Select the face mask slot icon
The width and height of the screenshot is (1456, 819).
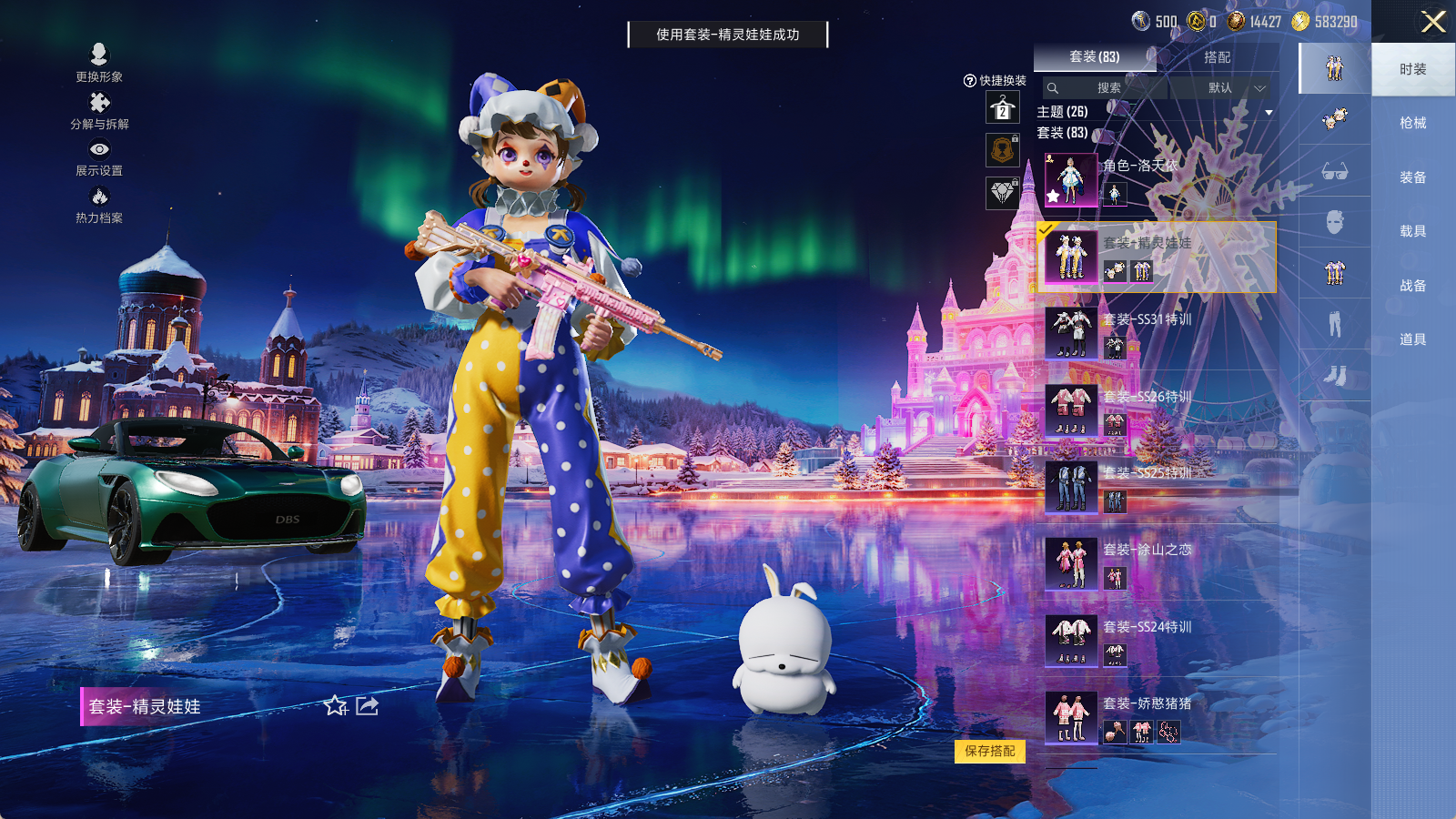[x=1333, y=221]
